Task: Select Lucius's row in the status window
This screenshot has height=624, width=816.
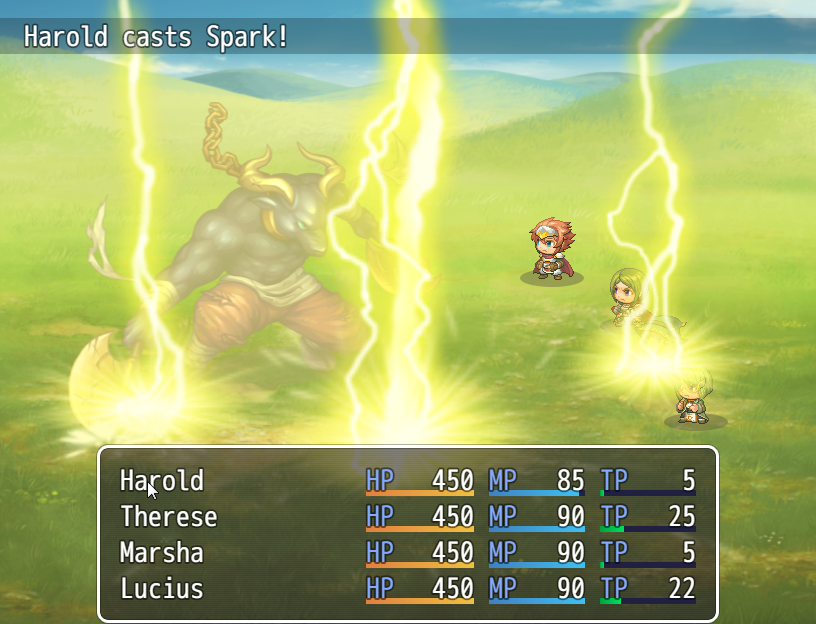Action: pyautogui.click(x=161, y=589)
